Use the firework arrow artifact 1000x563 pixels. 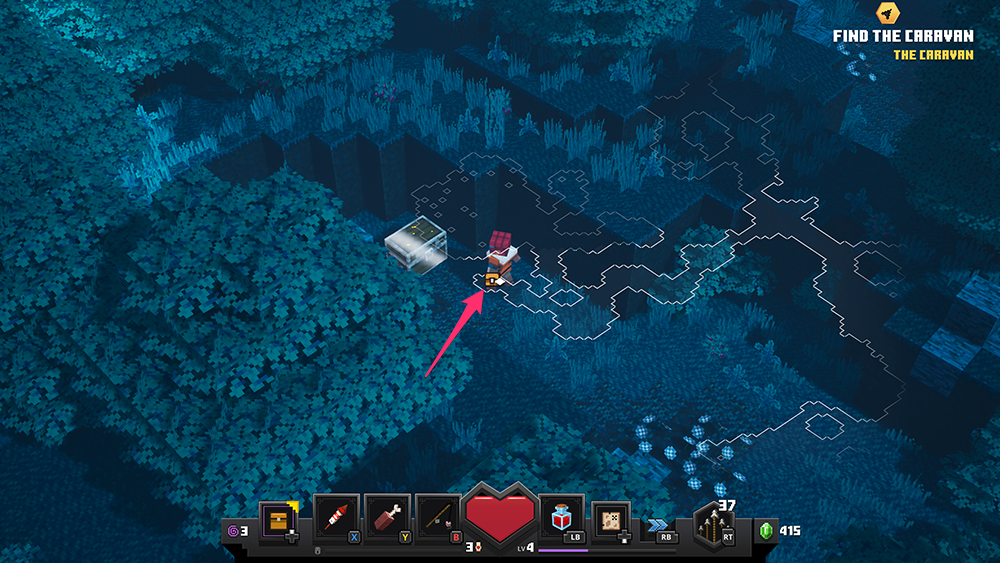pyautogui.click(x=336, y=518)
